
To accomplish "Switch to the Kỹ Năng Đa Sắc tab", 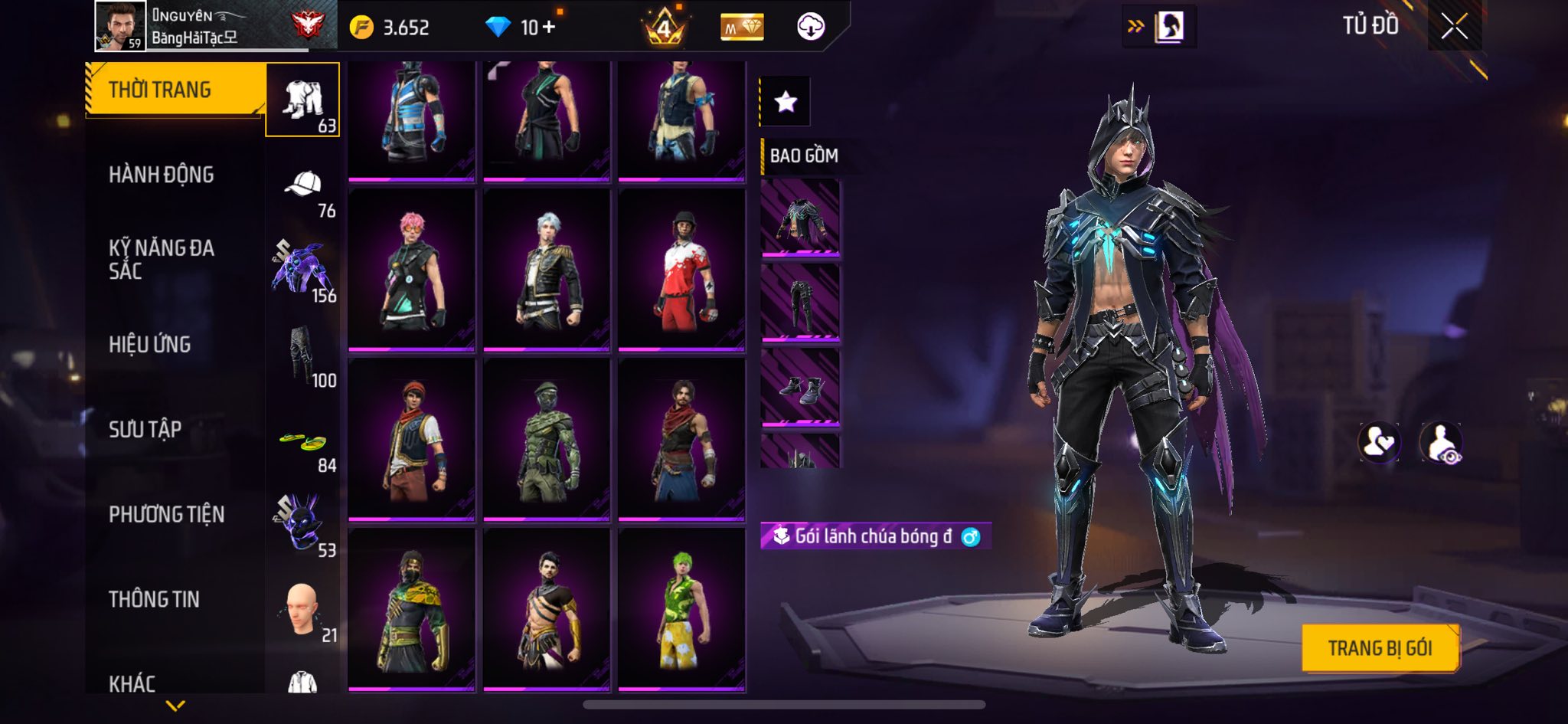I will (161, 259).
